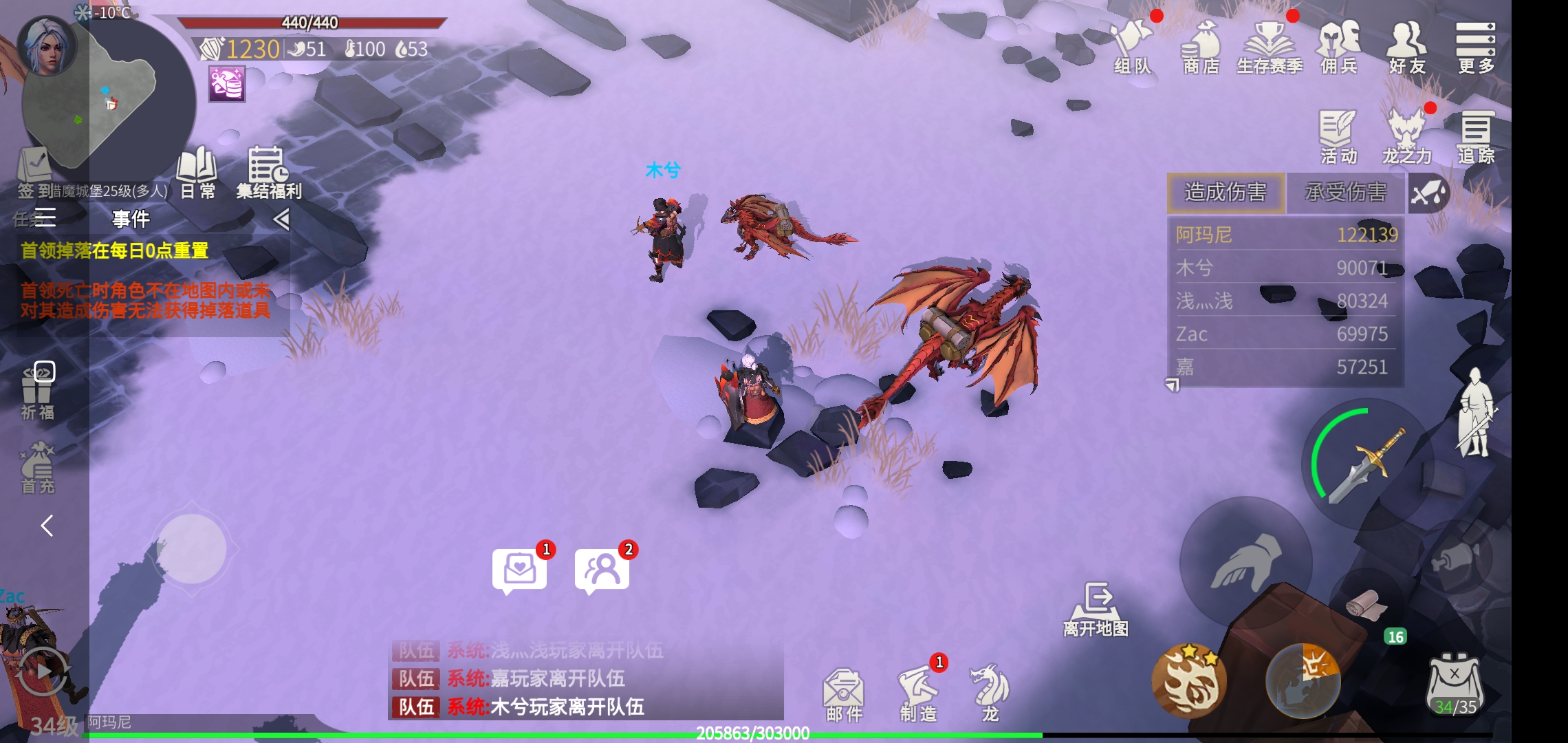Click the 离开地图 leave map button
The width and height of the screenshot is (1568, 743).
click(x=1096, y=609)
